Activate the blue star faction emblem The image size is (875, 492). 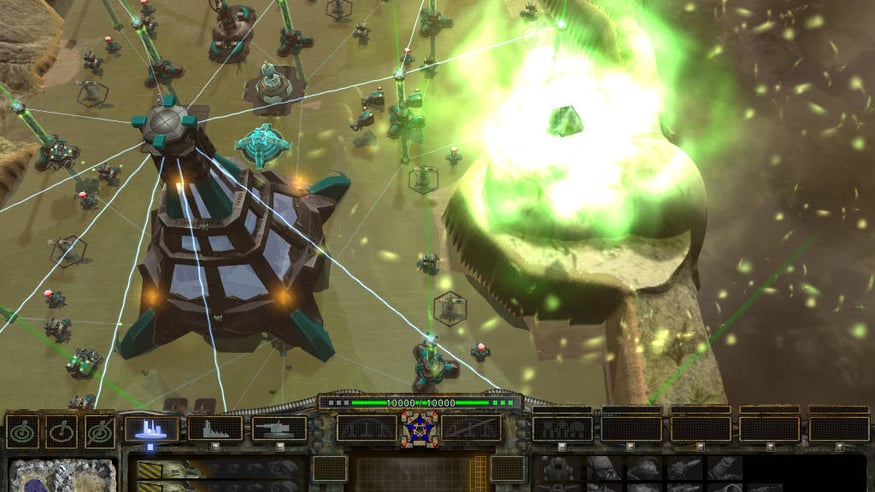tap(419, 428)
